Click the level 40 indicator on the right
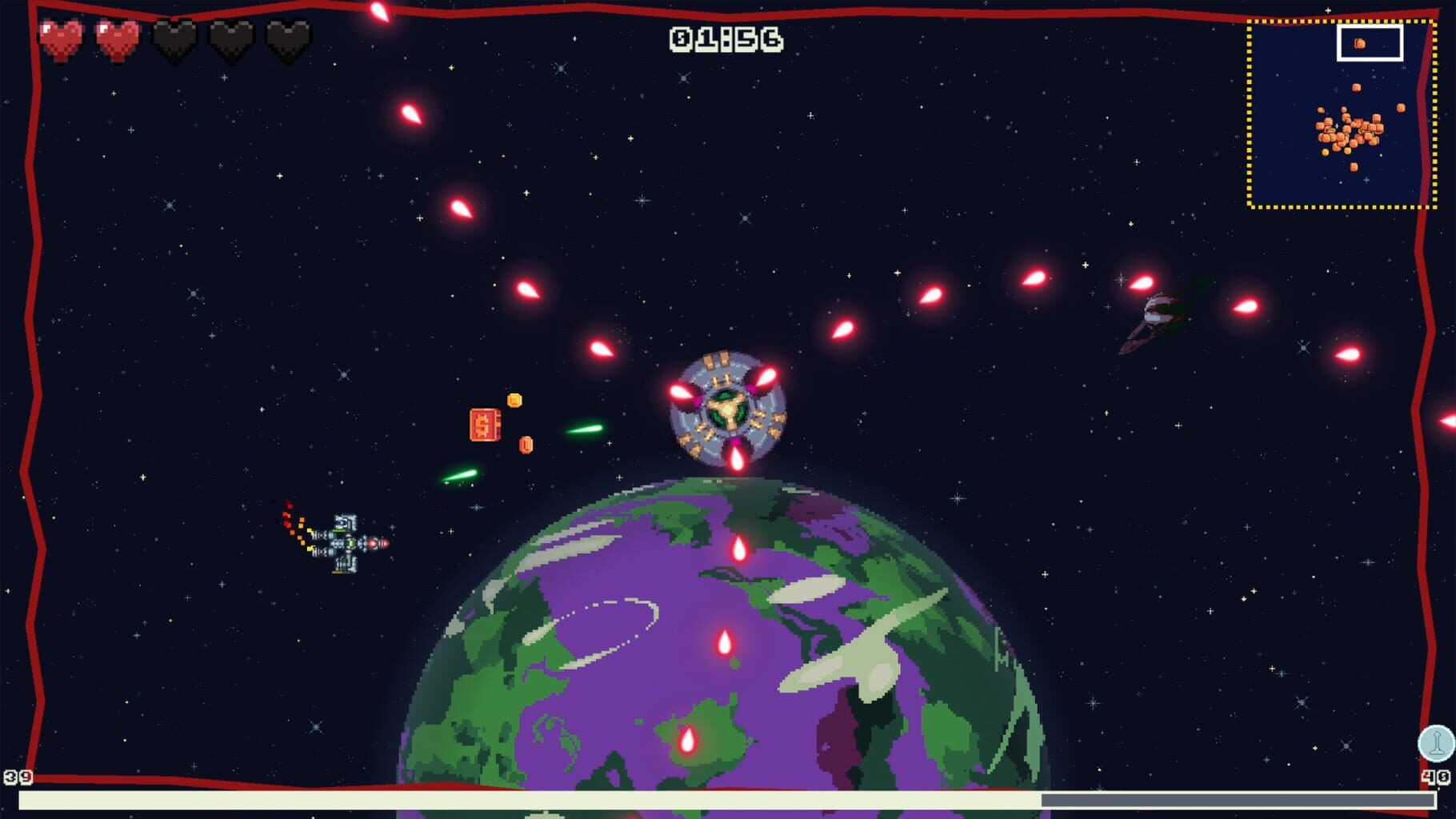 tap(1436, 776)
